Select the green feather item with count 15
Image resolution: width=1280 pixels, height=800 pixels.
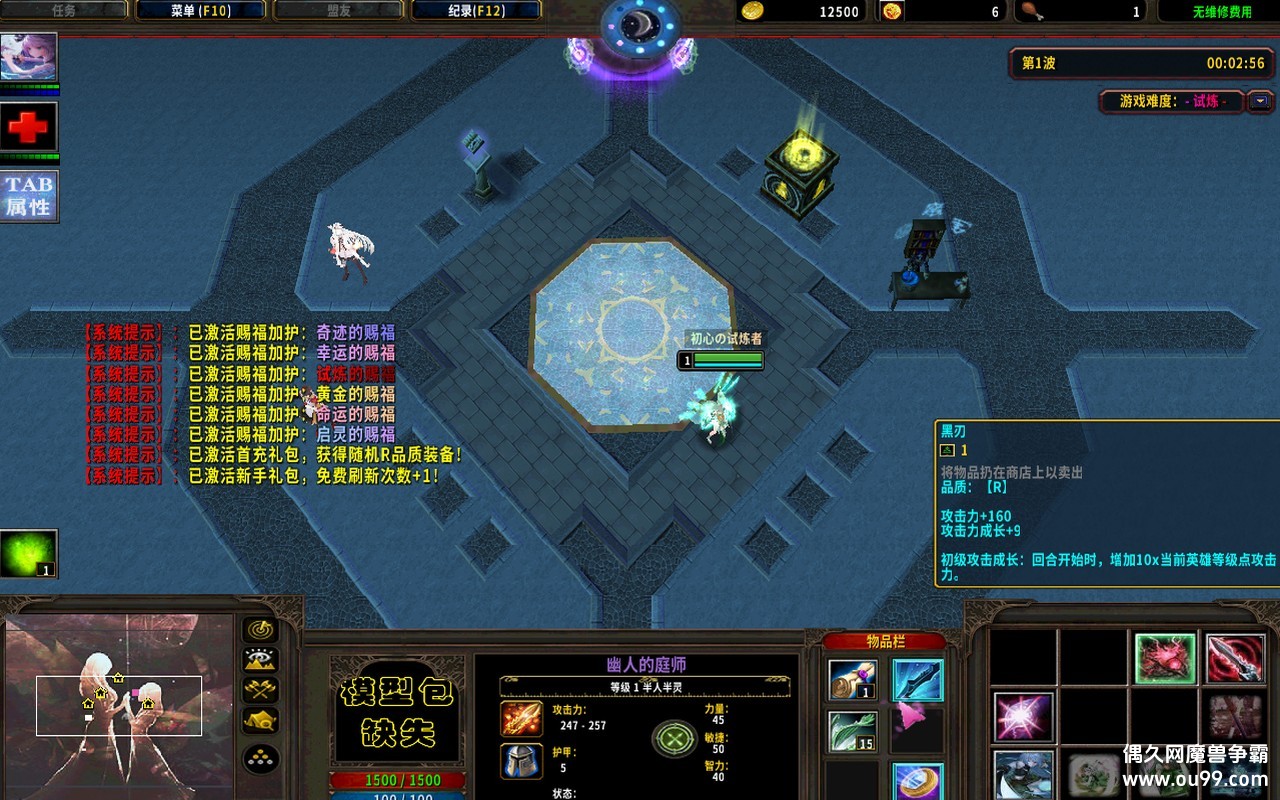tap(852, 731)
